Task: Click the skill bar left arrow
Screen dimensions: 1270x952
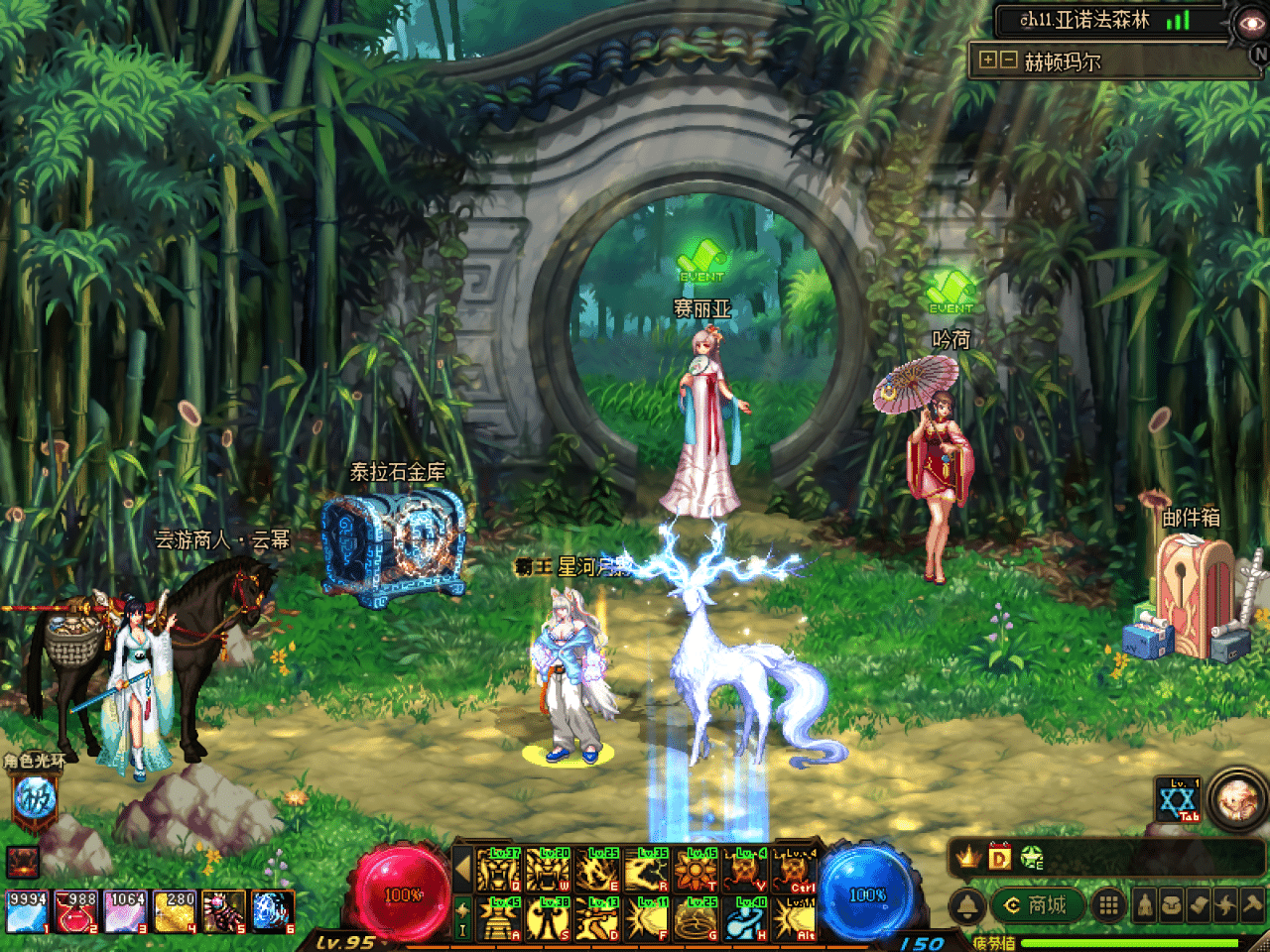Action: click(461, 871)
